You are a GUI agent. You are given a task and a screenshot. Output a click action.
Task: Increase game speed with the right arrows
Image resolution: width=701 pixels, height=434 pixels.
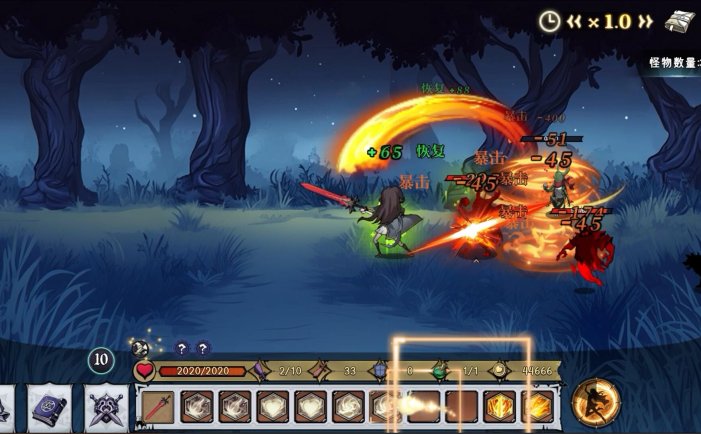646,21
